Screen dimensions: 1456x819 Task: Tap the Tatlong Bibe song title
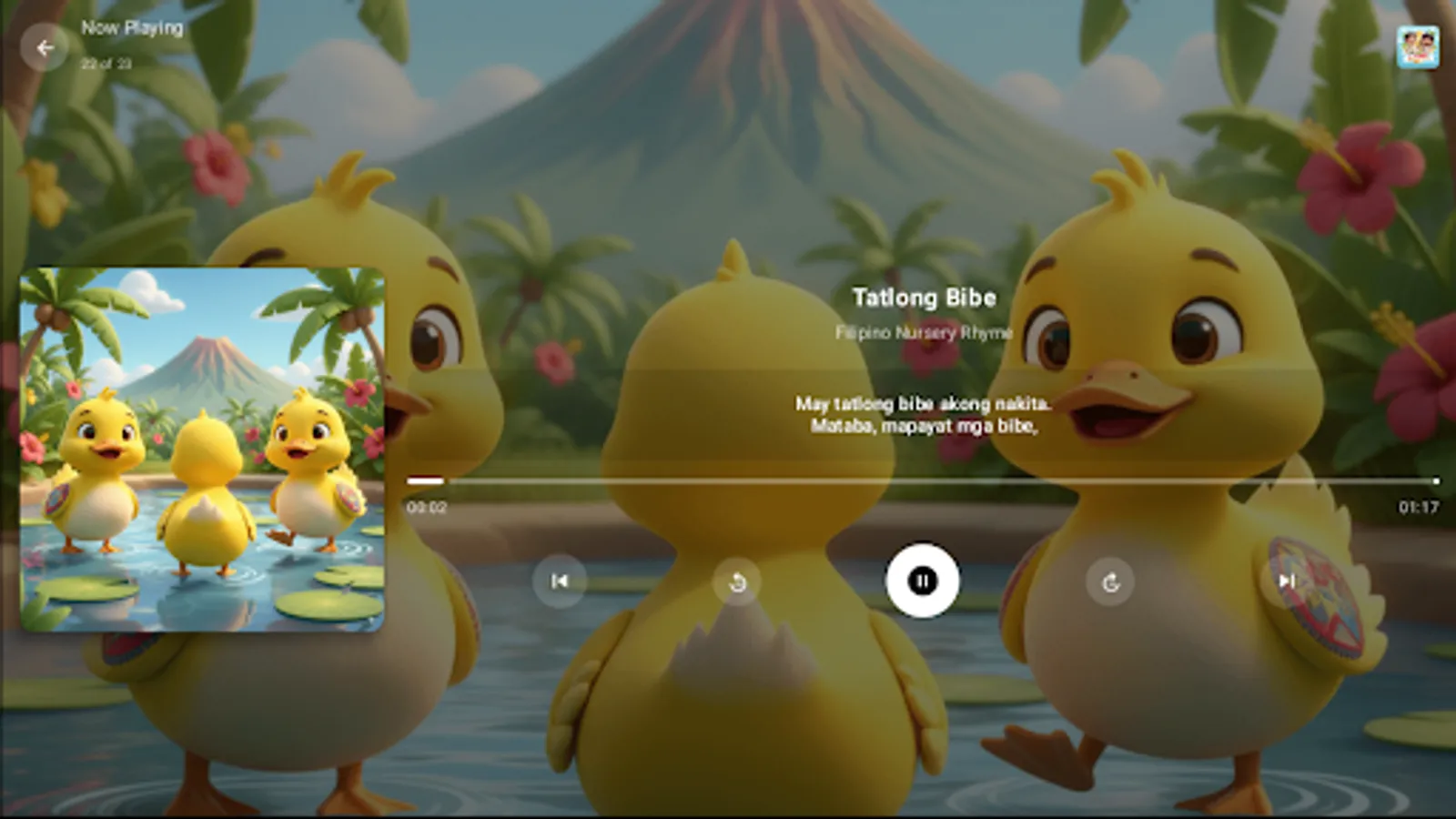(925, 298)
